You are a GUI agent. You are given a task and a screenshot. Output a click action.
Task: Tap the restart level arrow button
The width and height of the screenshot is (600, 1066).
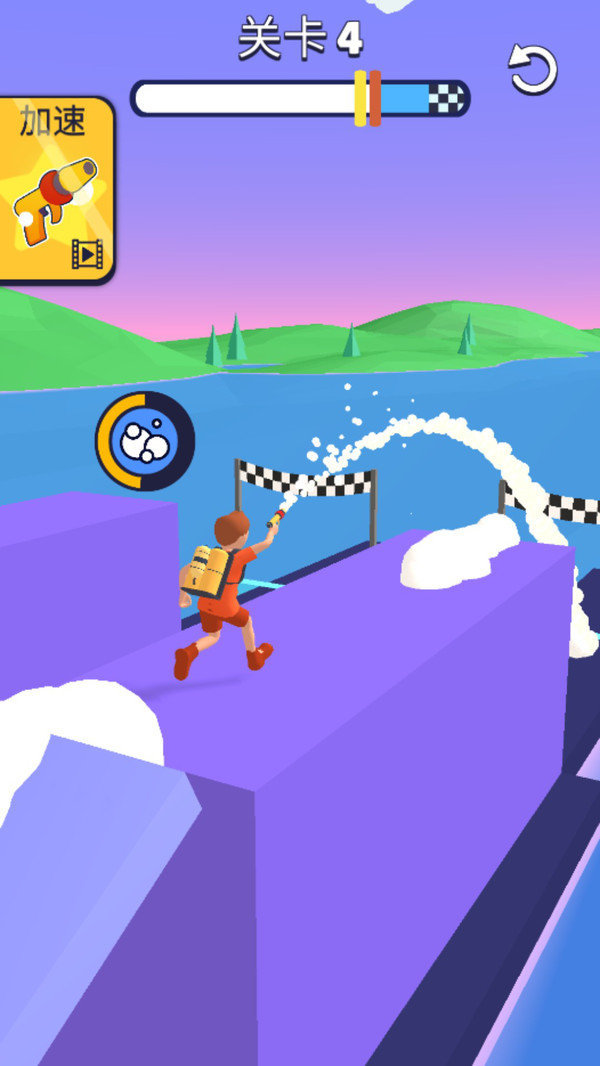531,69
